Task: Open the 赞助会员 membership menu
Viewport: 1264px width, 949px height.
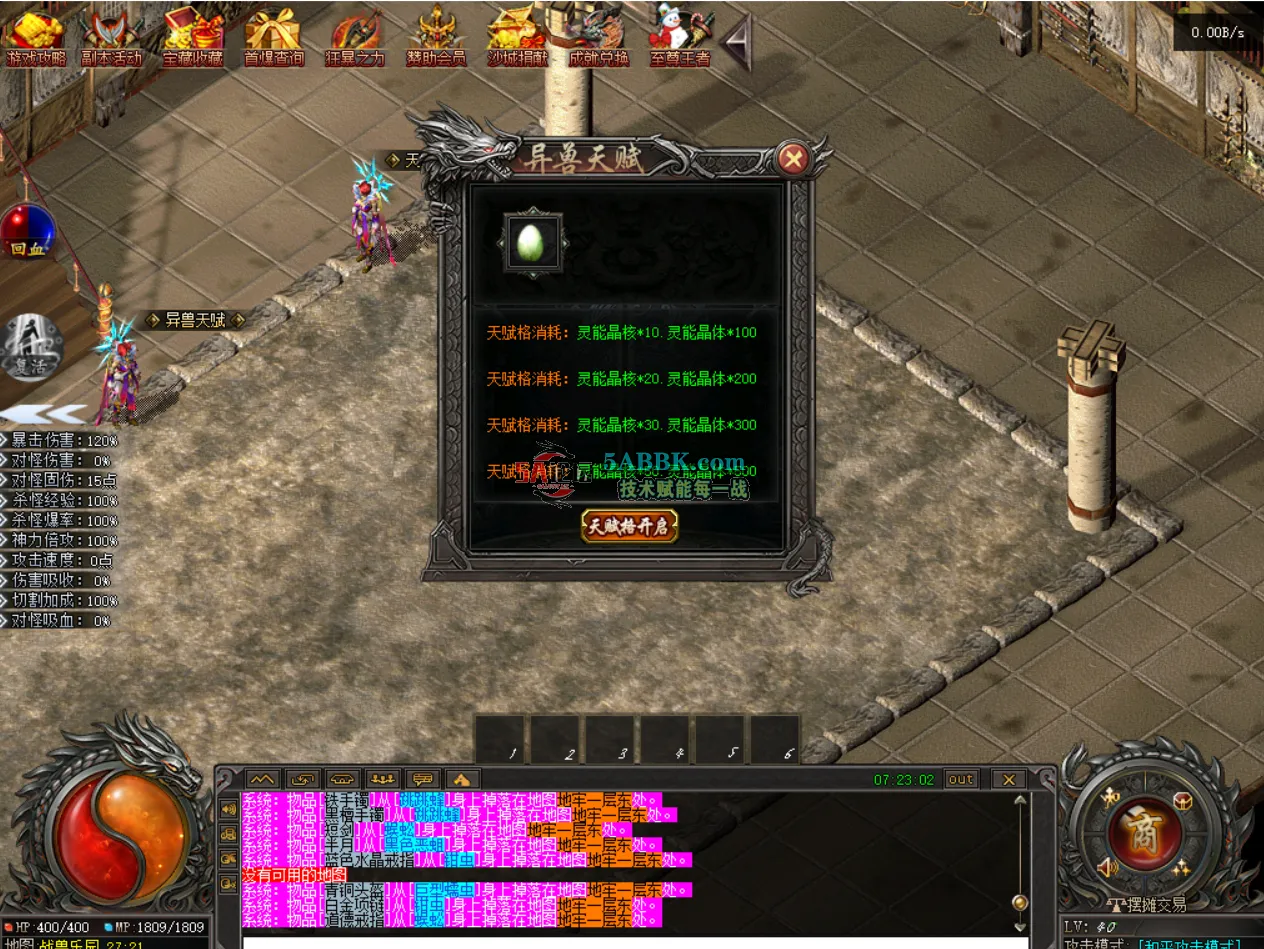Action: point(436,37)
